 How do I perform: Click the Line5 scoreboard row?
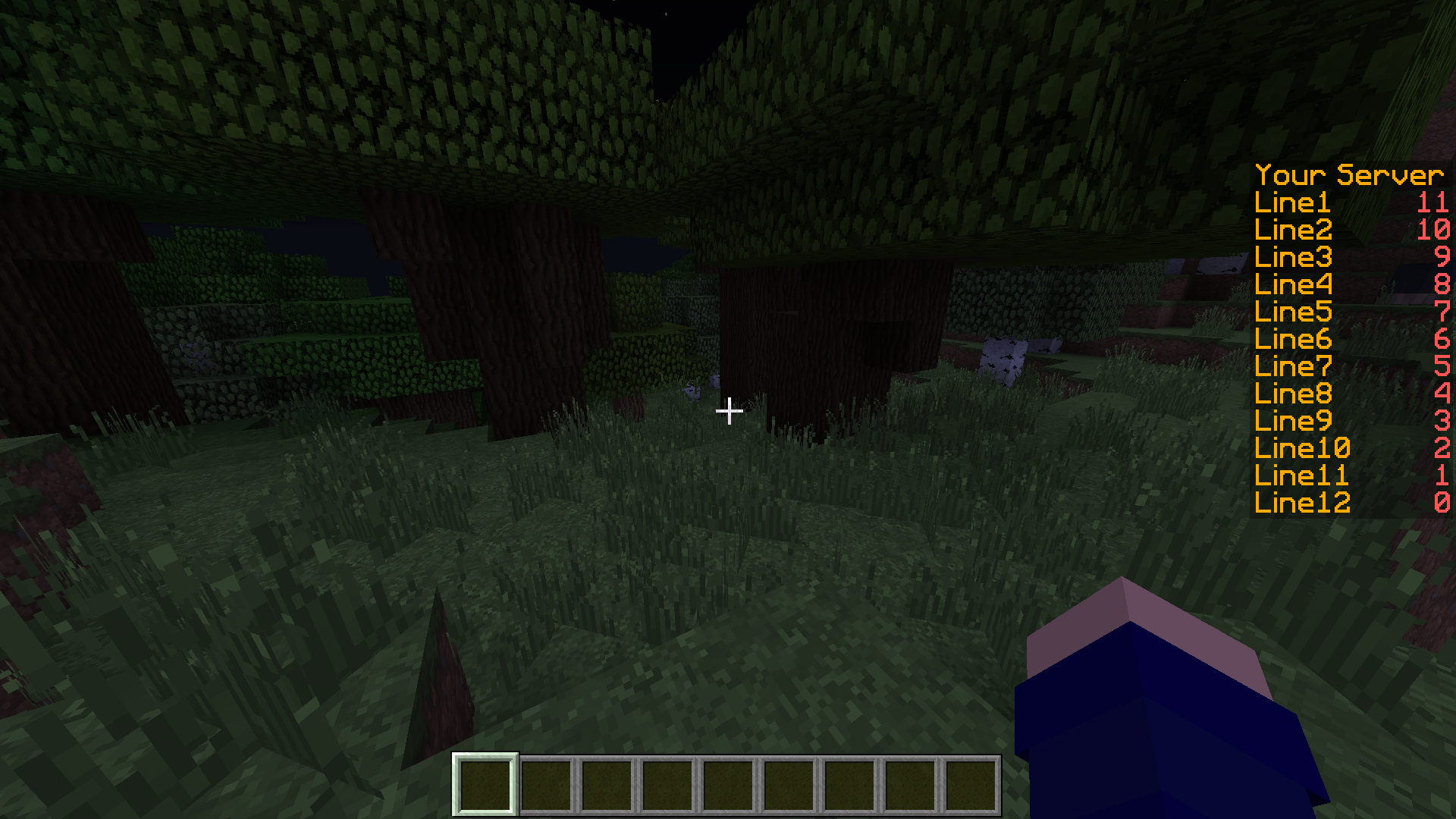(x=1291, y=312)
